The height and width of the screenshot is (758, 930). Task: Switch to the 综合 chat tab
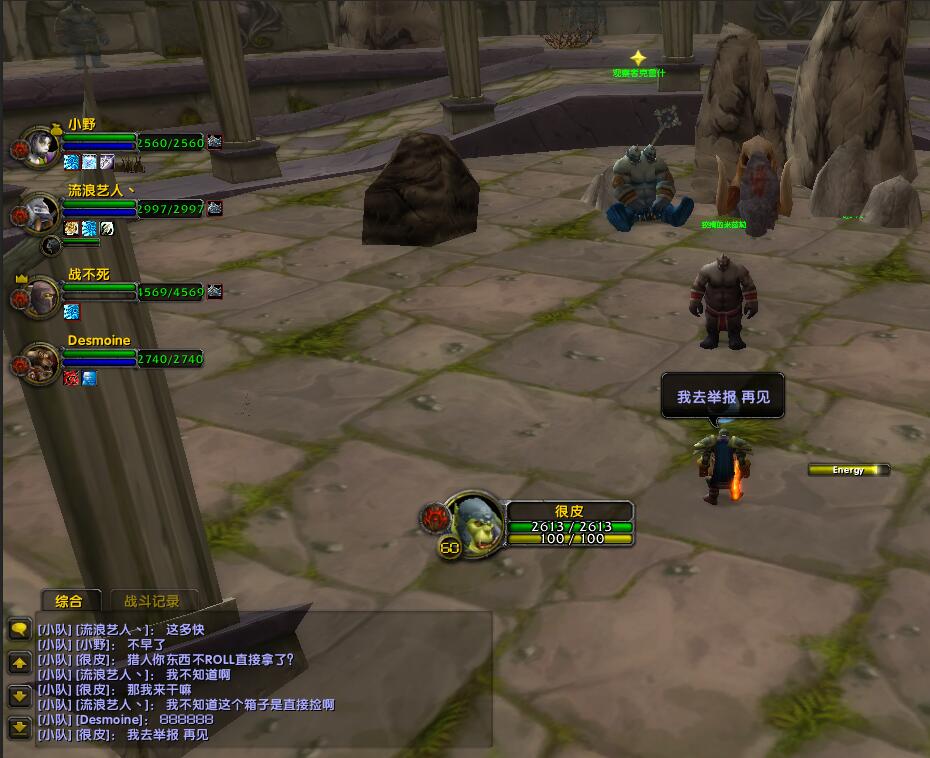(x=69, y=601)
